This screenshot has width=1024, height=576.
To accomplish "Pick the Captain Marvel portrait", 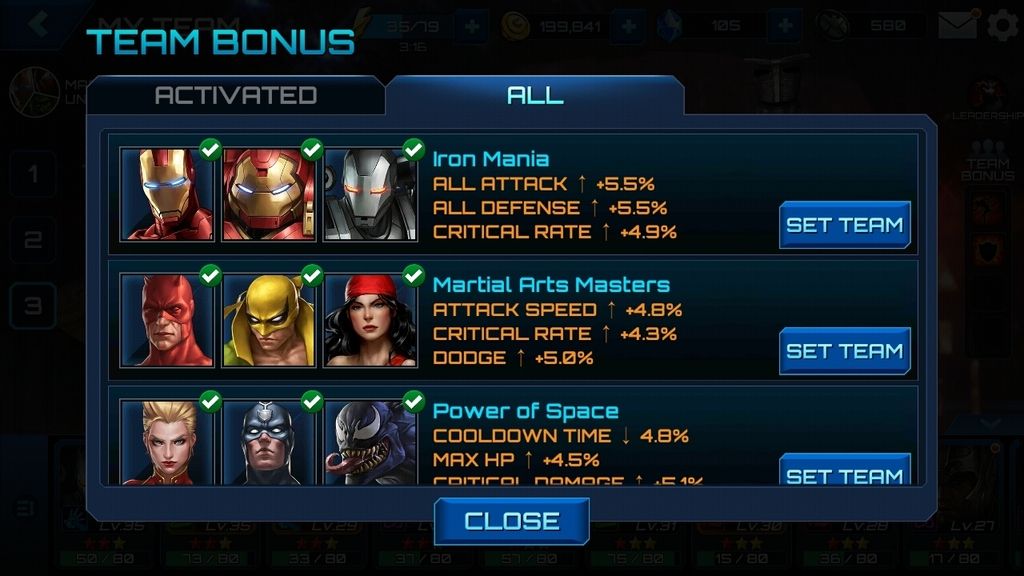I will (x=167, y=442).
